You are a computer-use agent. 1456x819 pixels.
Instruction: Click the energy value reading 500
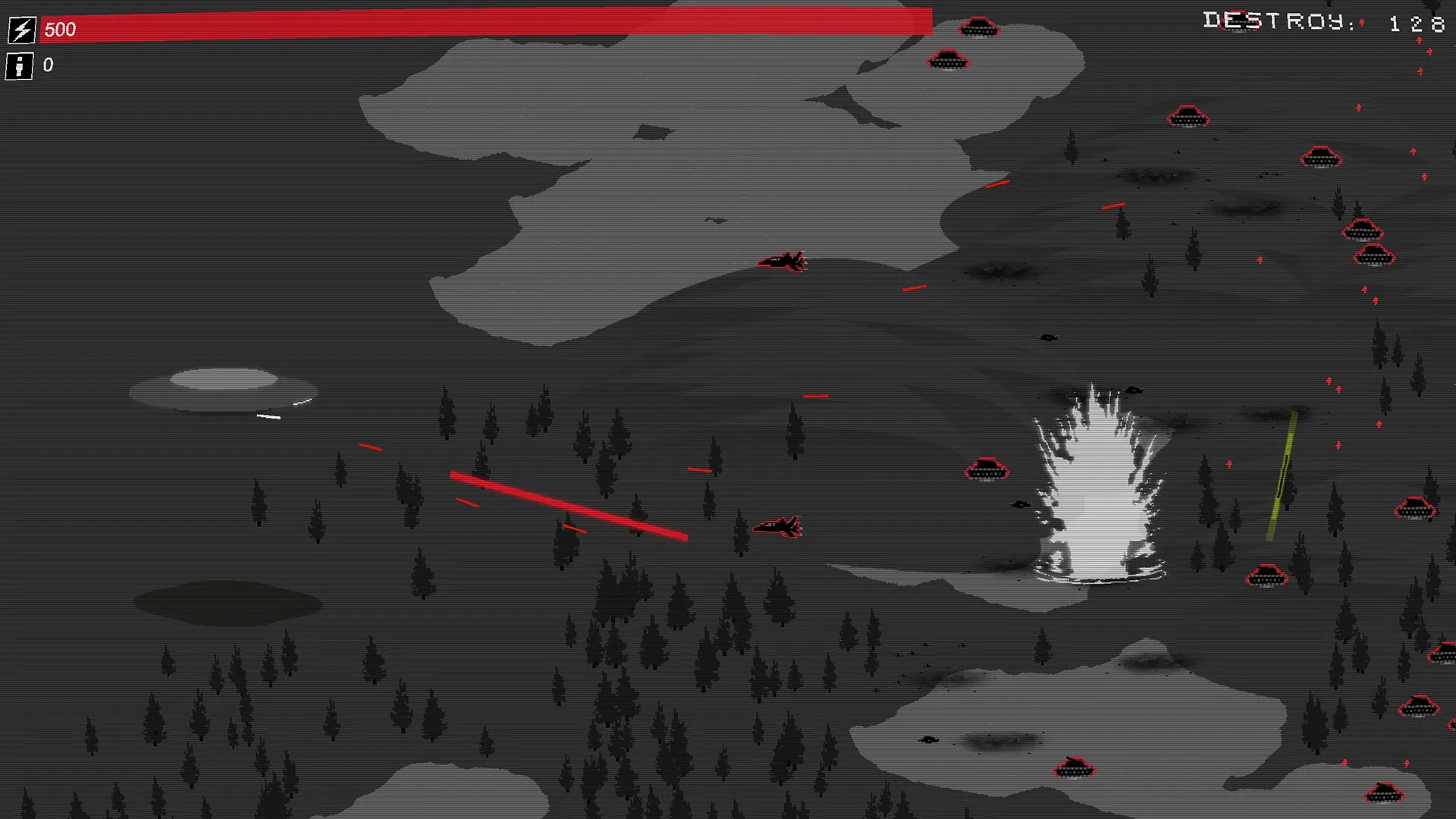(59, 30)
